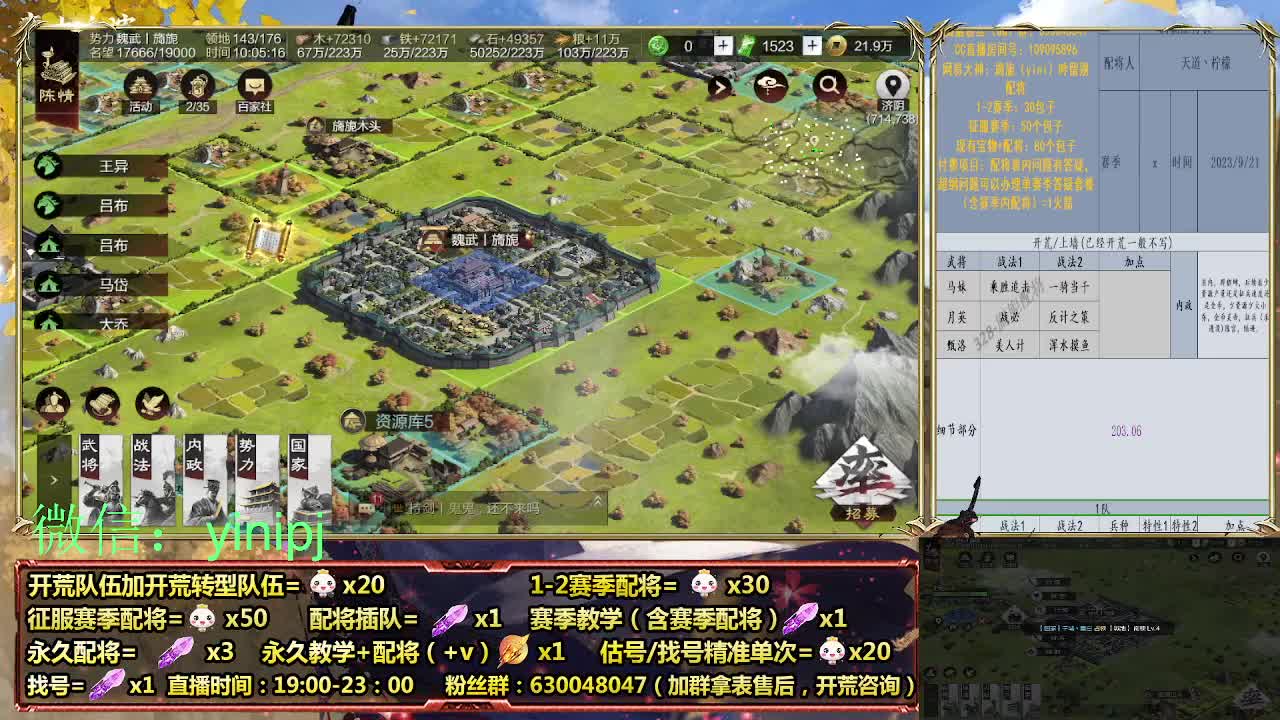Click the plus button next to 1523
The width and height of the screenshot is (1280, 720).
coord(812,46)
